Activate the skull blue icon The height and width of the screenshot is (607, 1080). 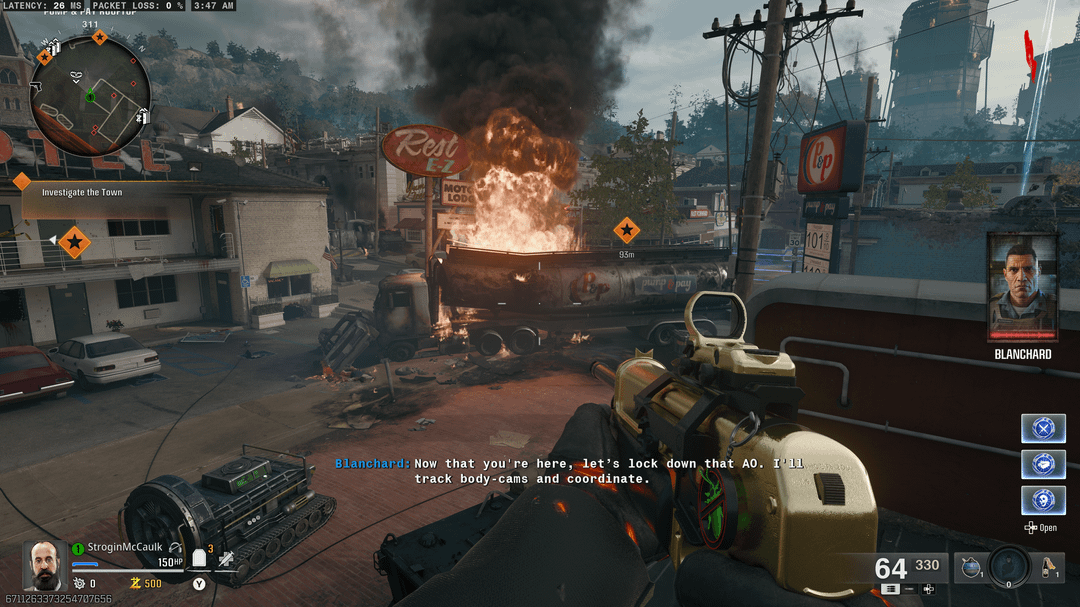coord(1043,500)
